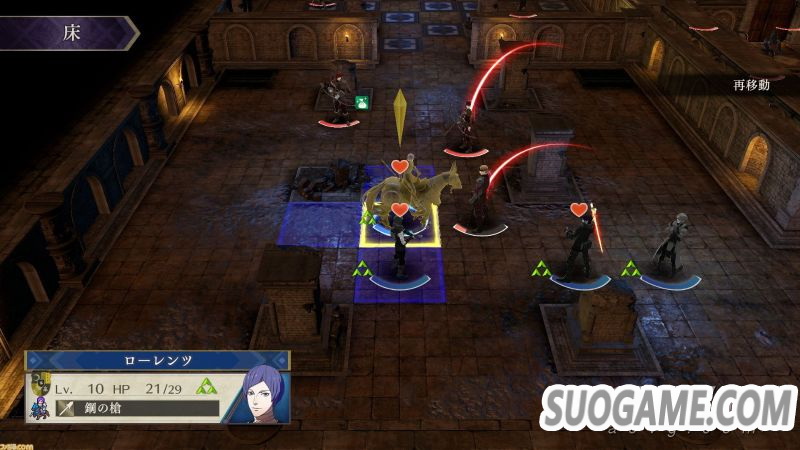
Task: Select the yellow-outlined cursor tile
Action: 400,223
